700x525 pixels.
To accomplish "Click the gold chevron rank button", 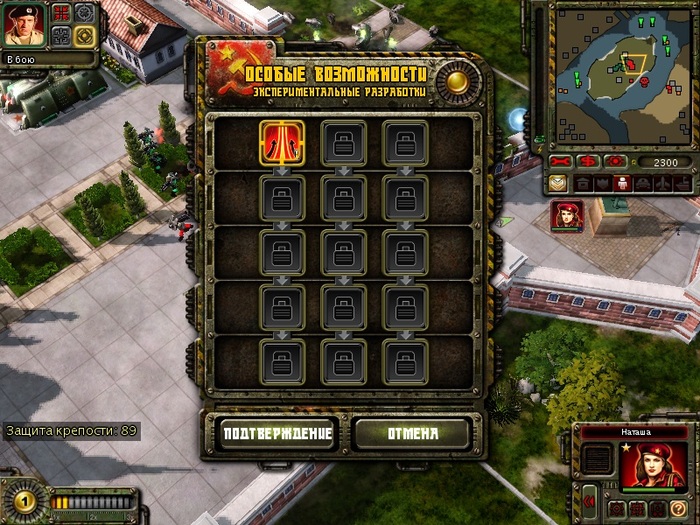I will pyautogui.click(x=558, y=184).
